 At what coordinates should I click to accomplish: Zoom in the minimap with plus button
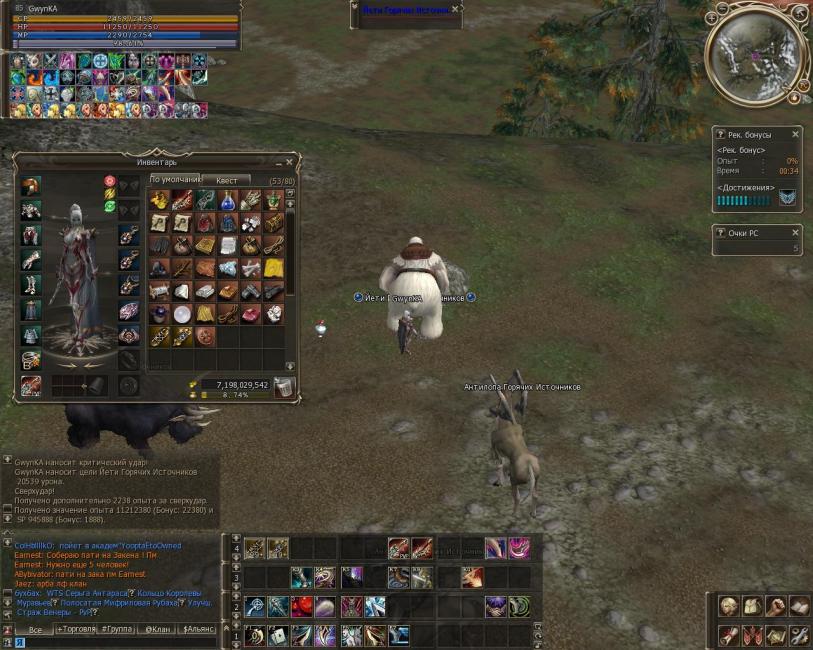tap(714, 17)
